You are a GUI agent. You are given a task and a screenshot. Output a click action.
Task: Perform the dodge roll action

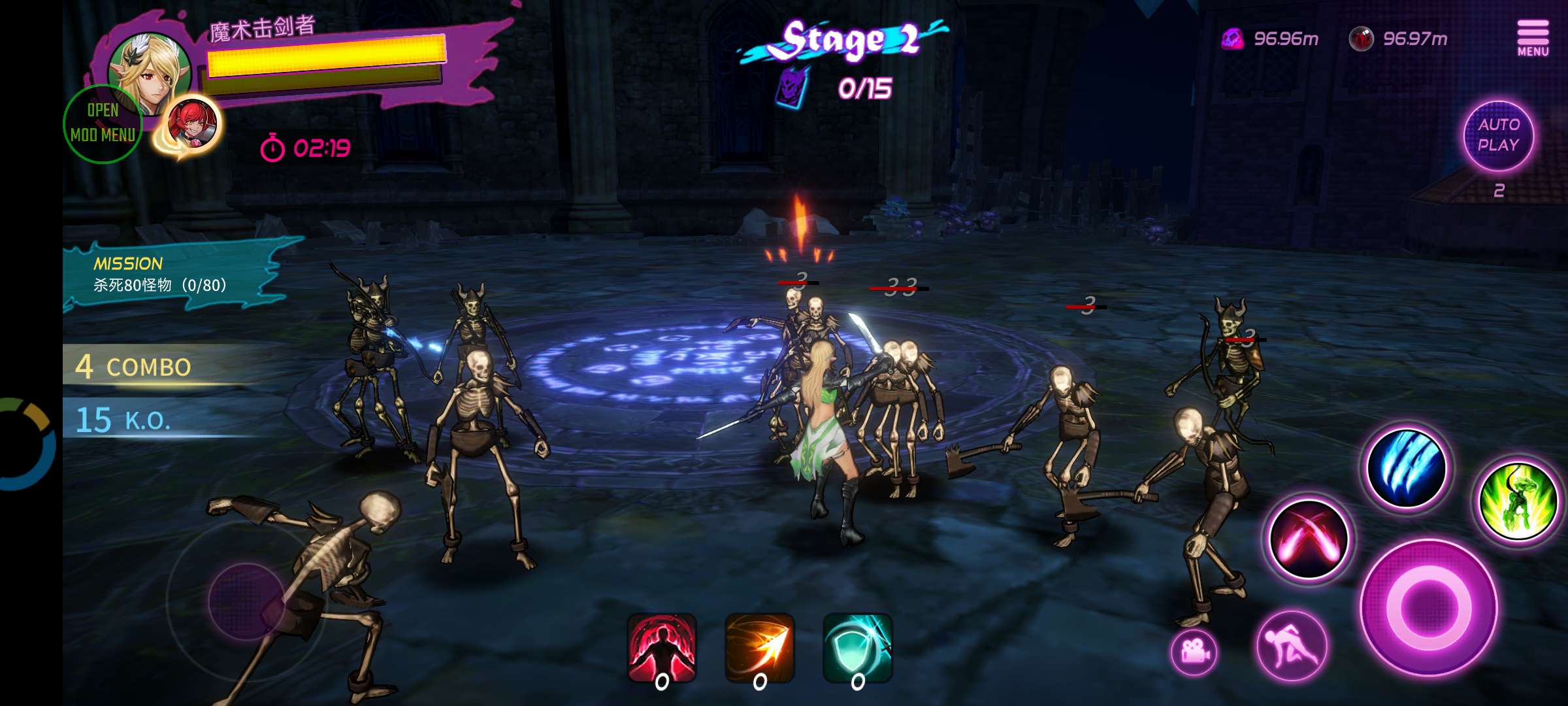pos(1292,645)
